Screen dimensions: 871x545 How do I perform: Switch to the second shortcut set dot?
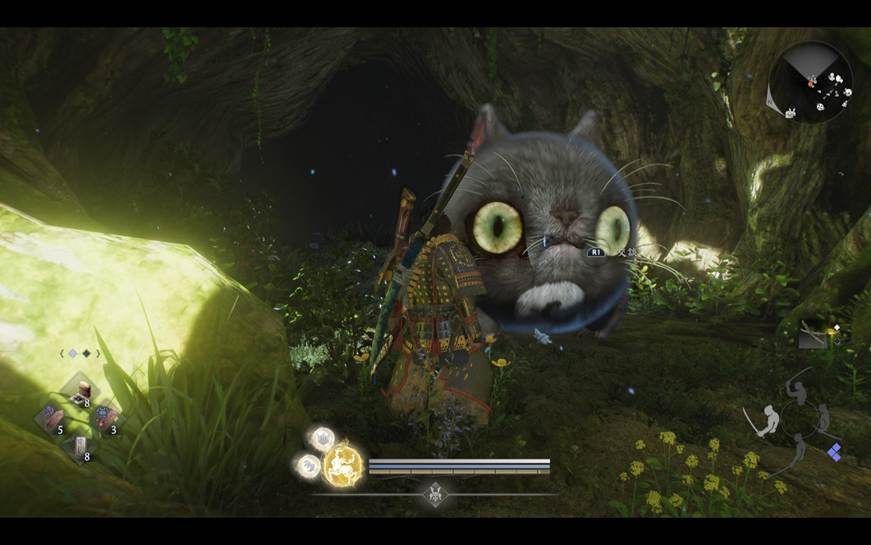[x=86, y=353]
